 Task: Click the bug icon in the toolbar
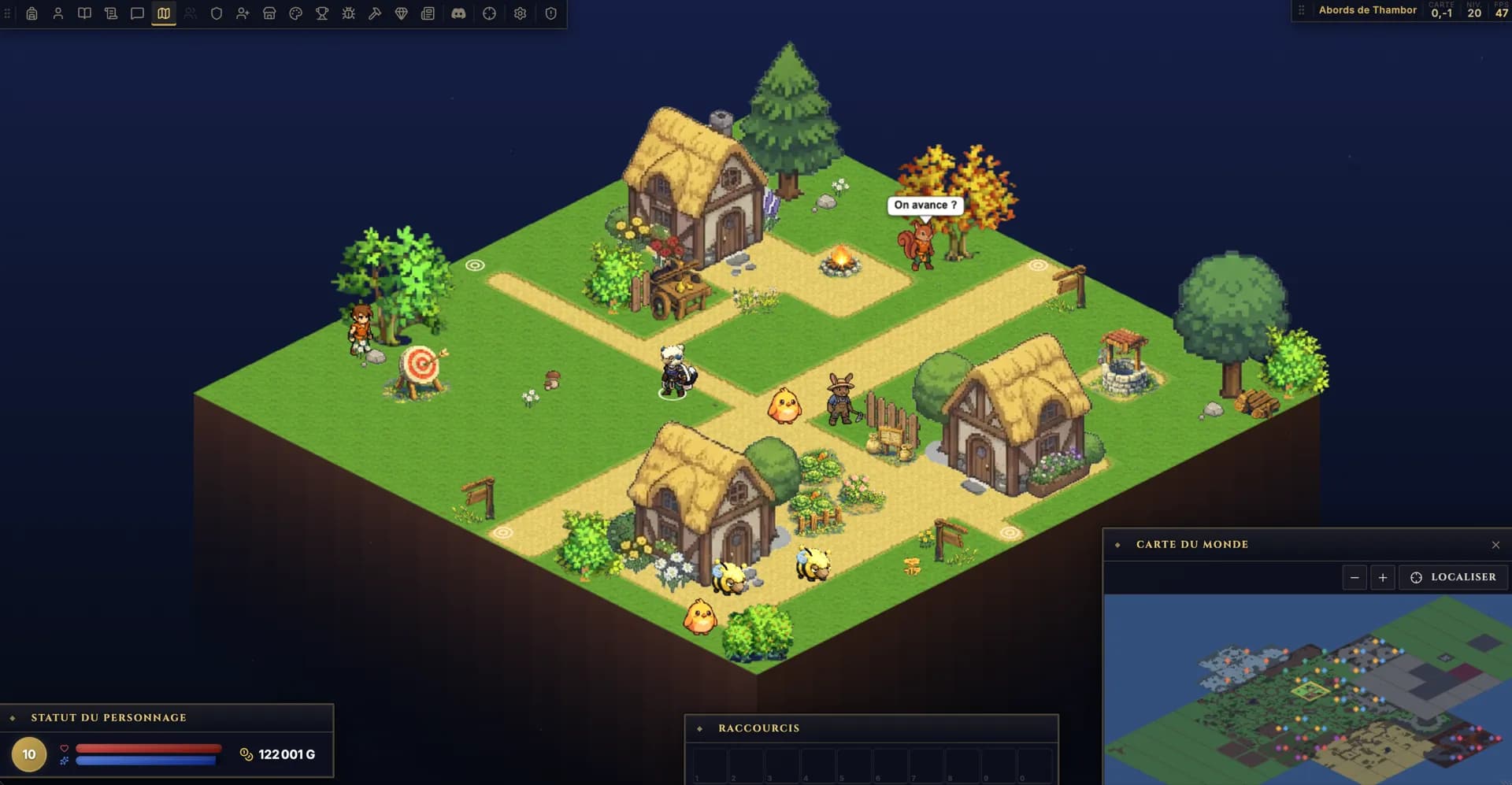(348, 13)
